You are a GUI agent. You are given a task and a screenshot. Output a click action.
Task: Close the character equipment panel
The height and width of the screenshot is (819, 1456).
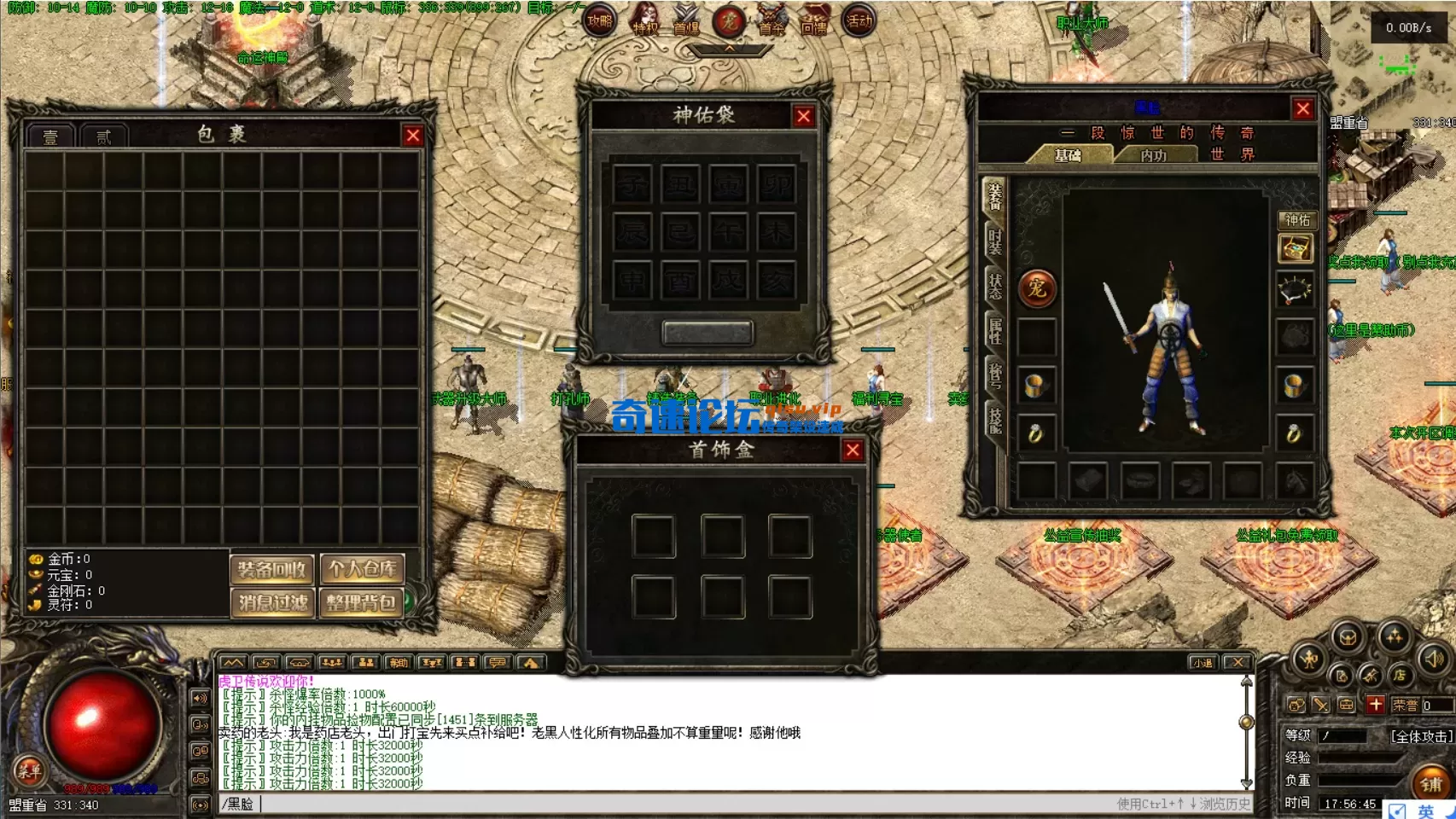point(1302,109)
